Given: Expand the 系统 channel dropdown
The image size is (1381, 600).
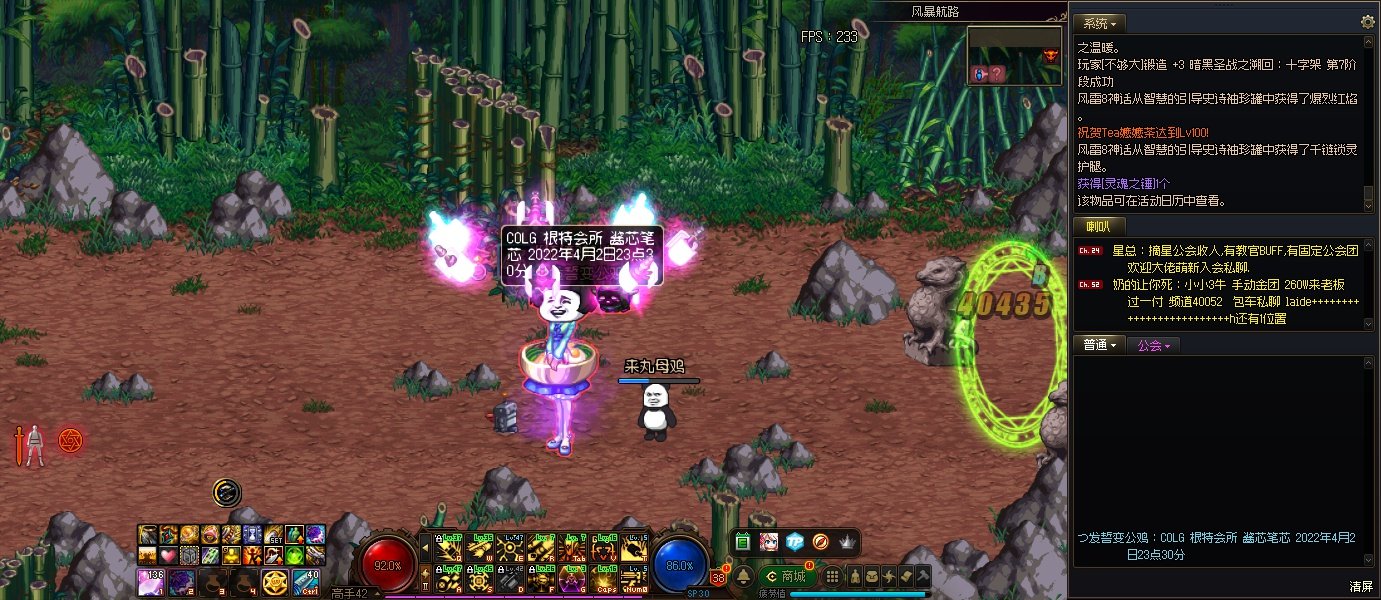Looking at the screenshot, I should coord(1100,23).
